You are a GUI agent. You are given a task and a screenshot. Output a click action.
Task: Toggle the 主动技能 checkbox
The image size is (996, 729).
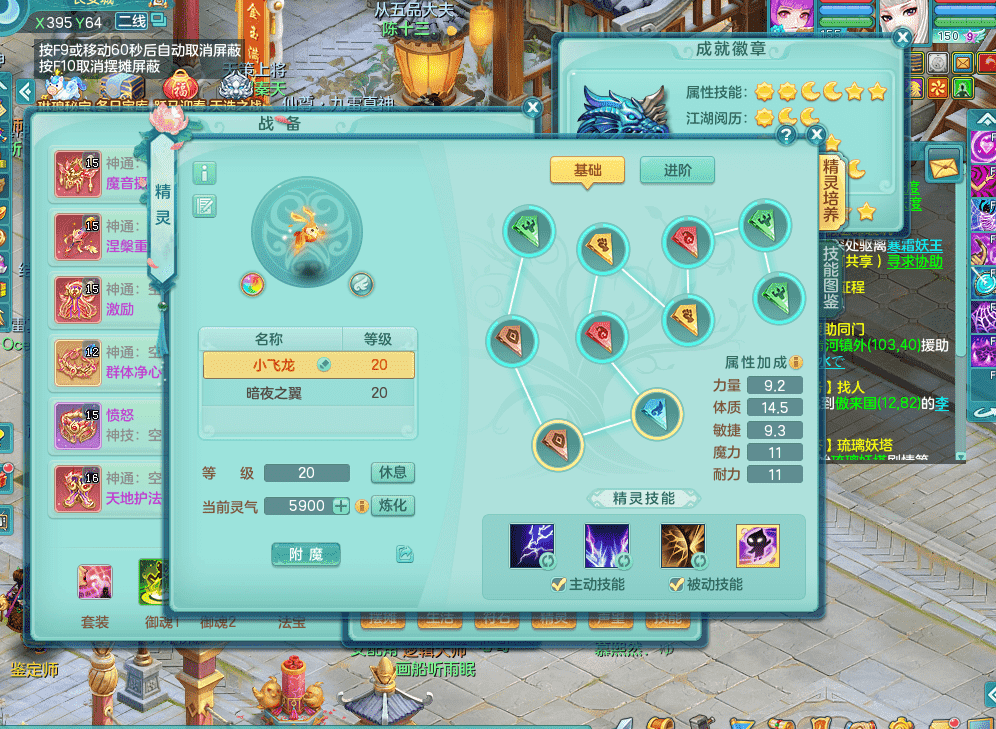pyautogui.click(x=559, y=584)
